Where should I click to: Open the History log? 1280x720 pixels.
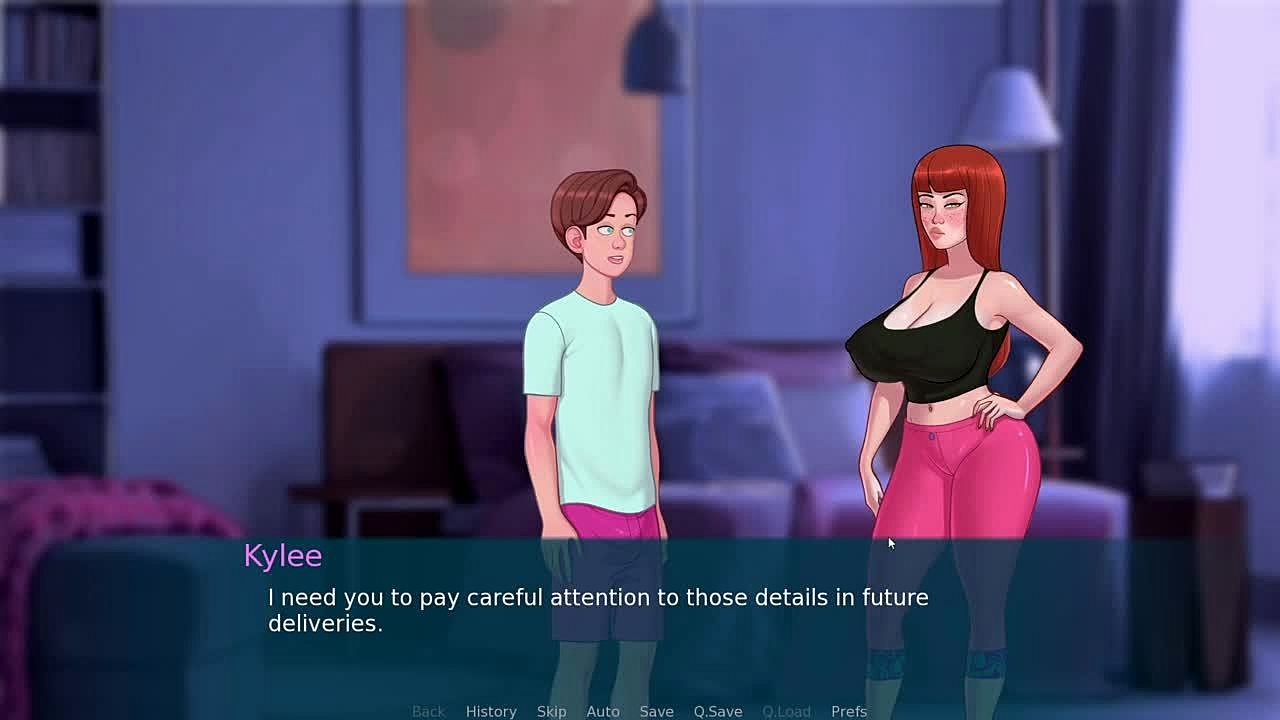[x=491, y=711]
